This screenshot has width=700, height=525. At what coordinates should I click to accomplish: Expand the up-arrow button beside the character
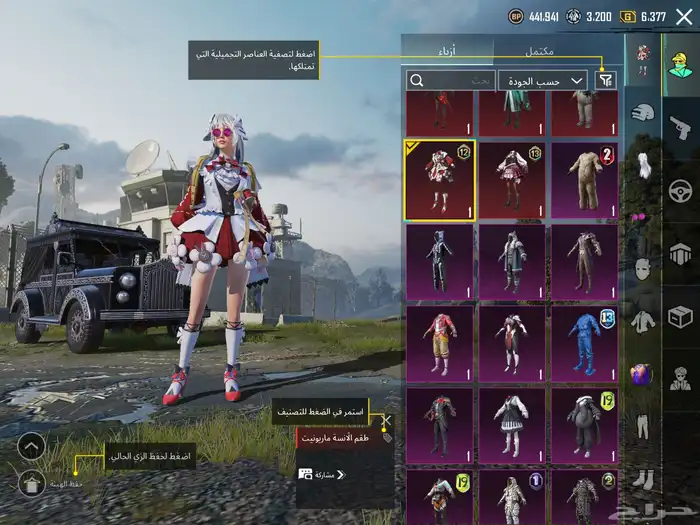pos(31,446)
